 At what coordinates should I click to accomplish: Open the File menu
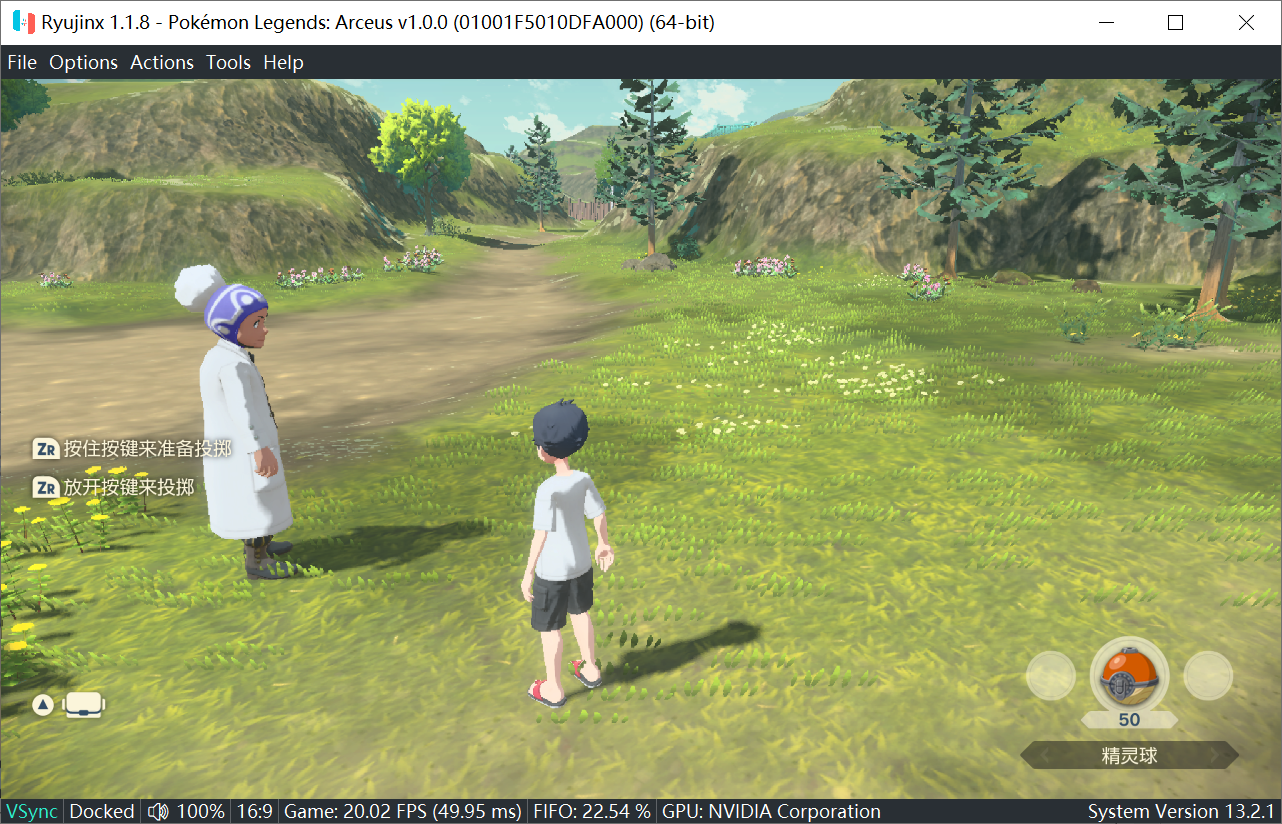22,62
